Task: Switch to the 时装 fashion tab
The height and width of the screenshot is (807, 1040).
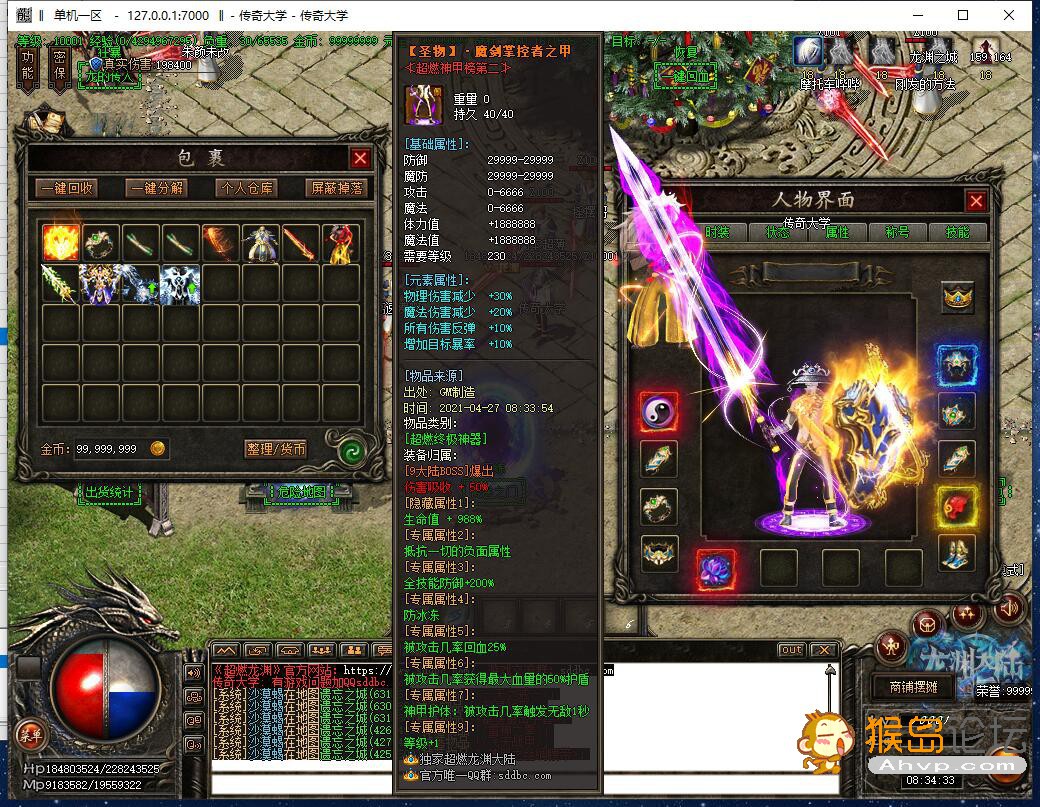Action: point(717,231)
